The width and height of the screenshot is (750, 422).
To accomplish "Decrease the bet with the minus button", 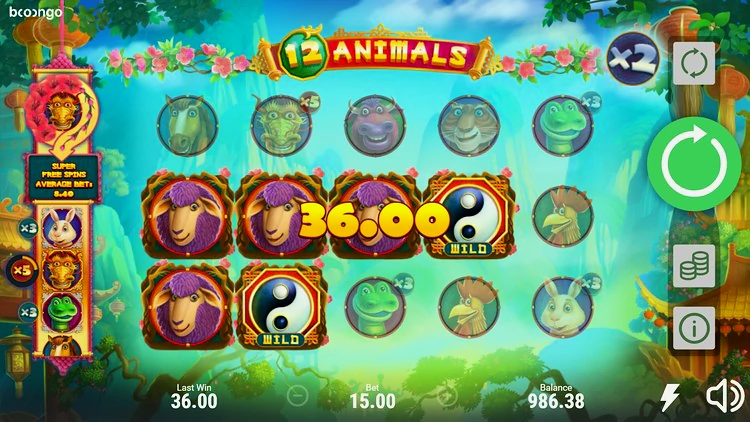I will click(296, 396).
